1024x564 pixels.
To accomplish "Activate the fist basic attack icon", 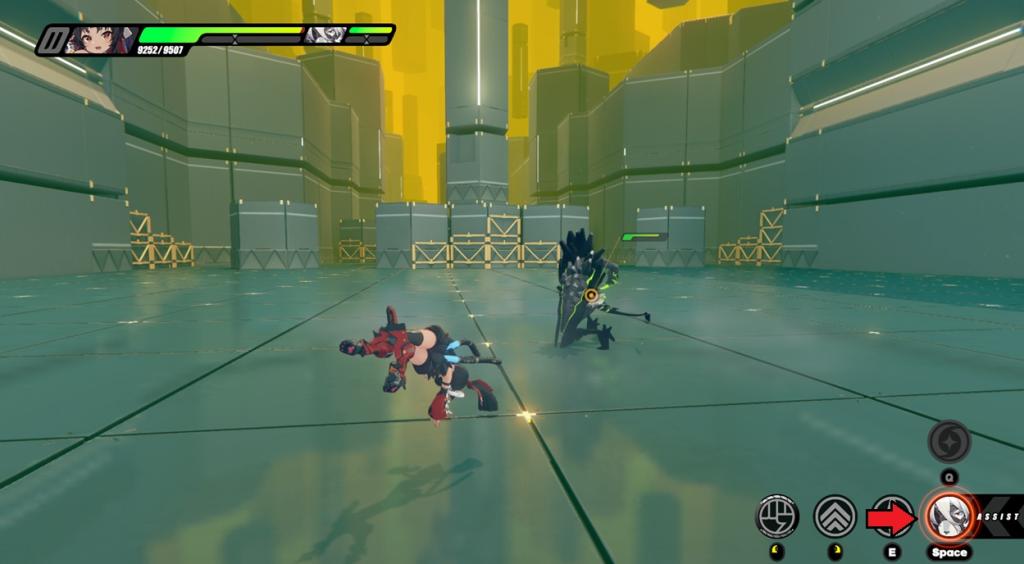I will (x=775, y=516).
